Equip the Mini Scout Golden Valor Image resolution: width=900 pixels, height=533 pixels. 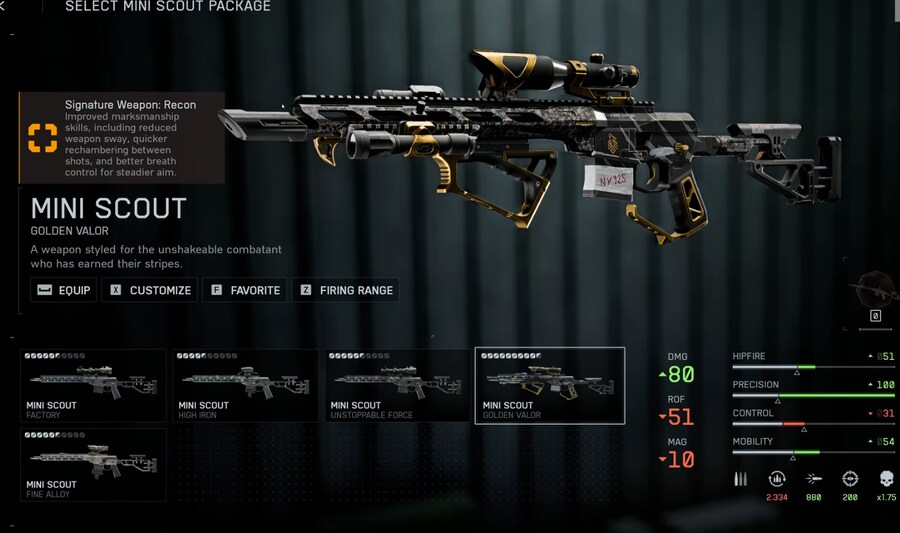(63, 290)
